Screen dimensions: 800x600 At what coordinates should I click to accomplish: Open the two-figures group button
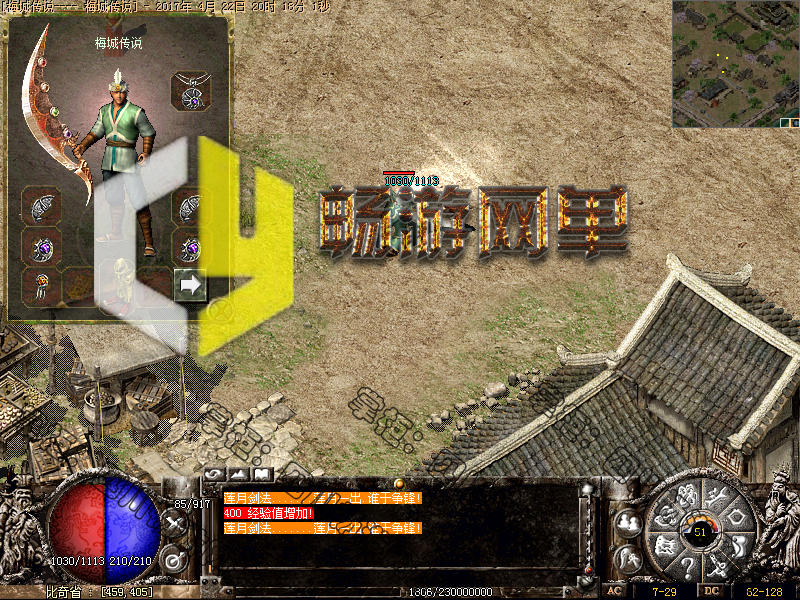tap(628, 522)
